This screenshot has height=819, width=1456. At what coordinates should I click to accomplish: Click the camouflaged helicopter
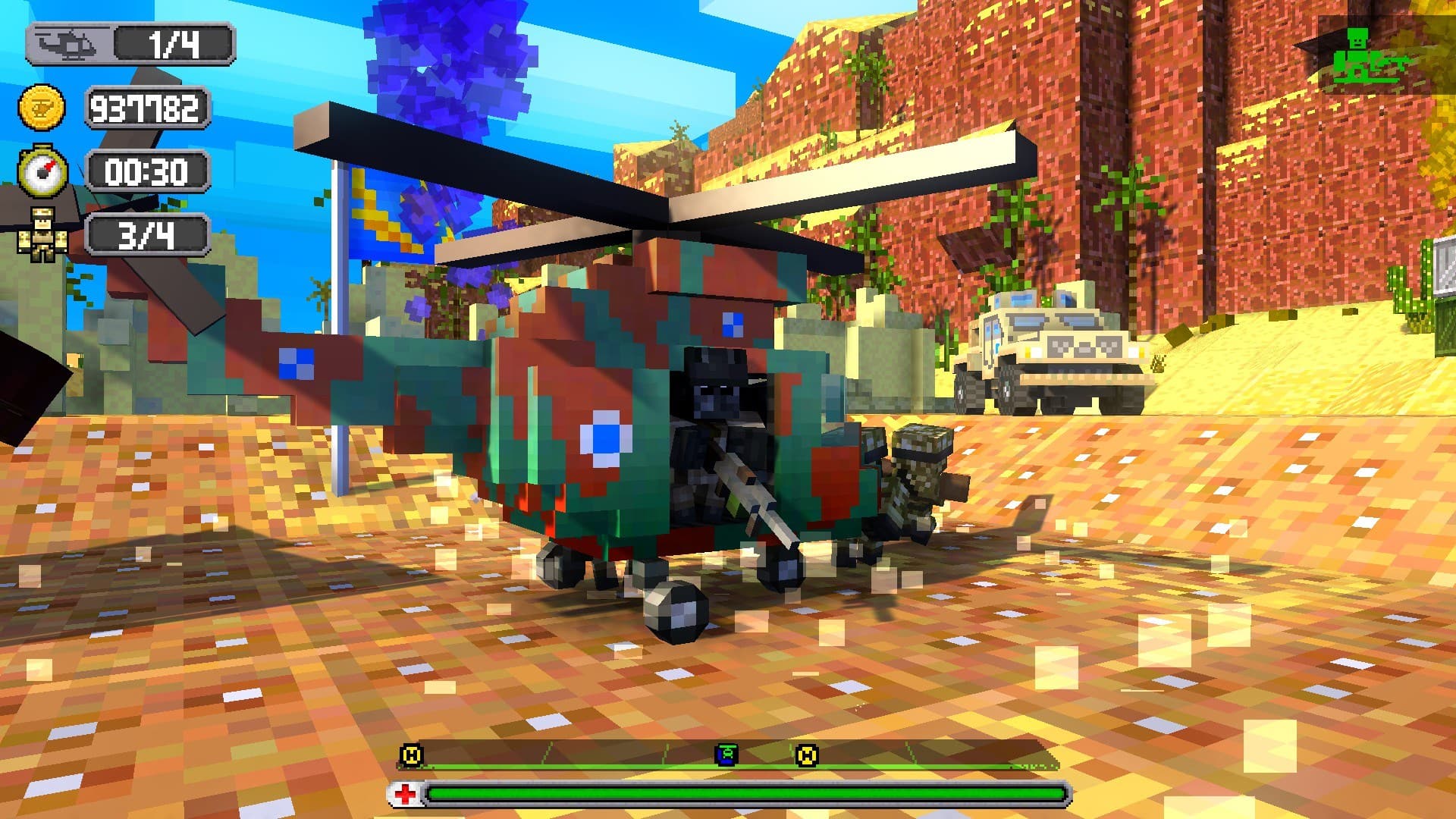[x=645, y=417]
